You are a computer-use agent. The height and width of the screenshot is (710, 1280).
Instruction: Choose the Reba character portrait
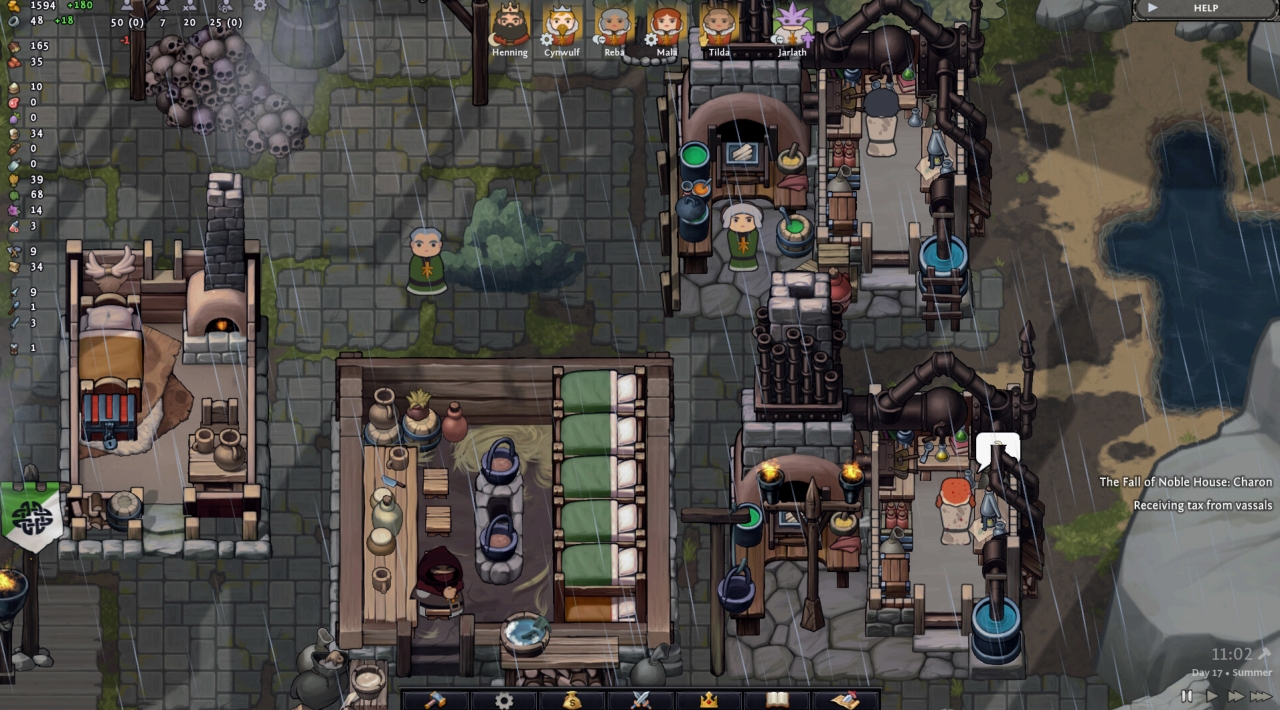614,24
